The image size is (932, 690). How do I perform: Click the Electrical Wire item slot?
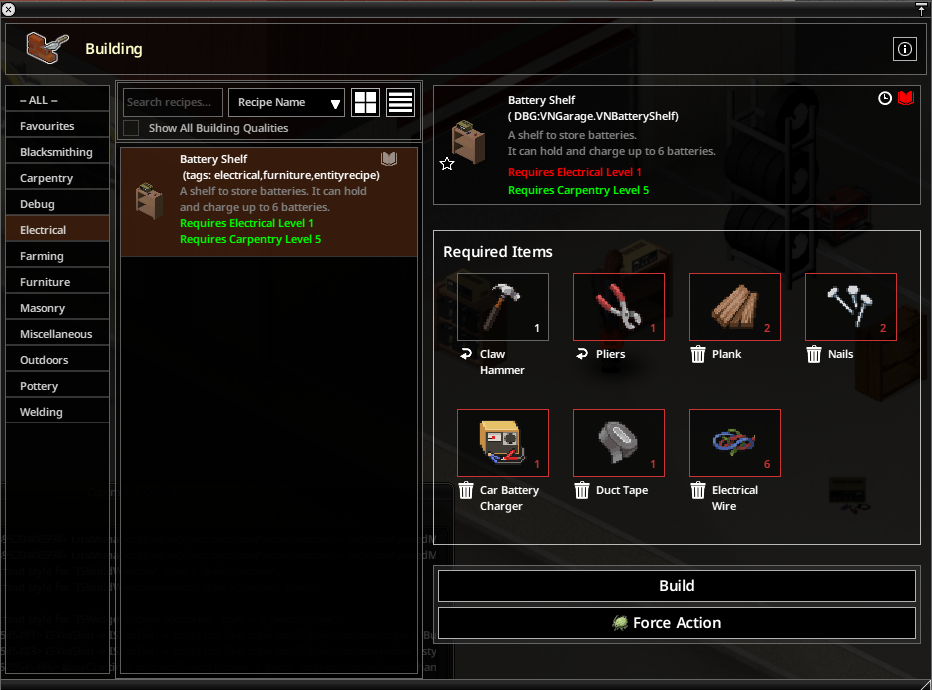[x=735, y=443]
